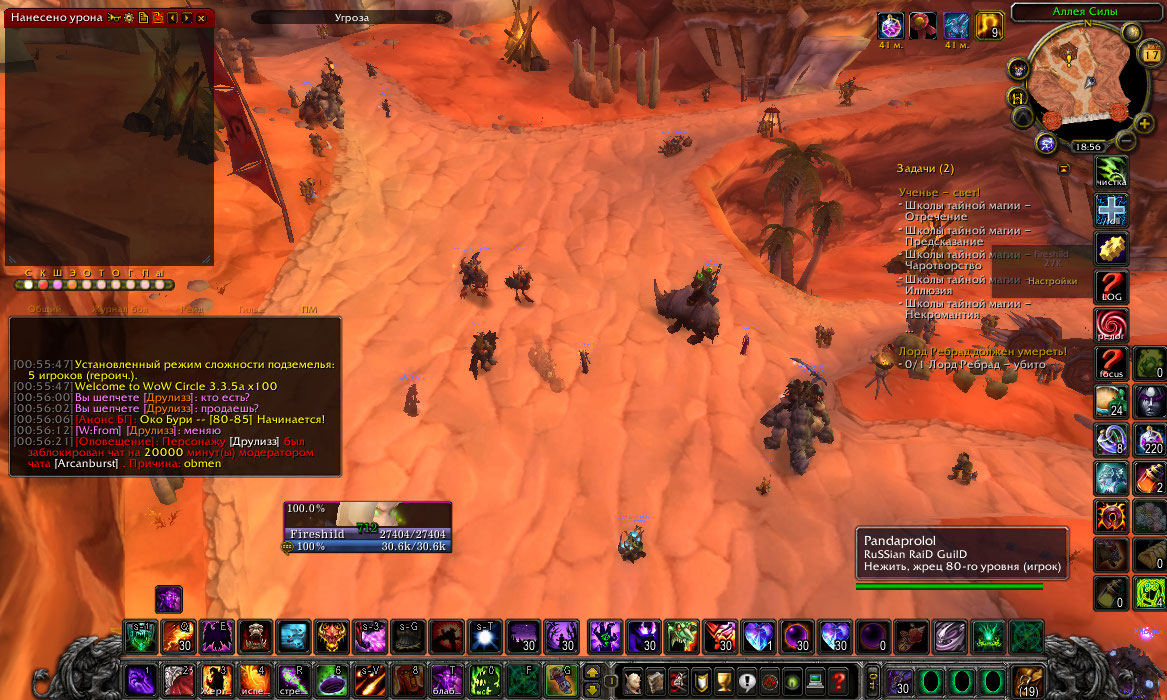Zoom in the minimap with the plus button
The width and height of the screenshot is (1167, 700).
pos(1144,123)
